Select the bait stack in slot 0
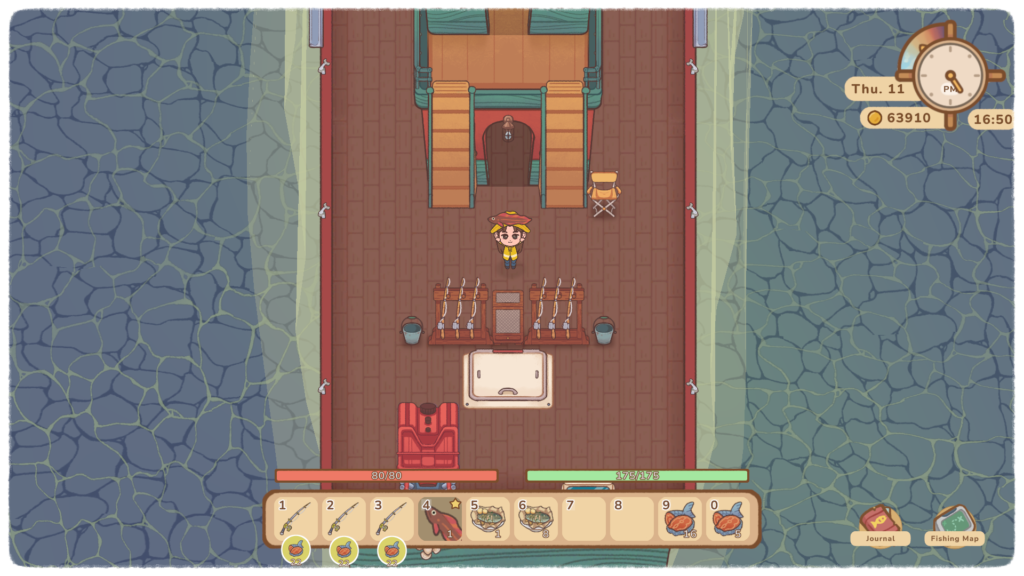Screen dimensions: 1024x576 [728, 519]
